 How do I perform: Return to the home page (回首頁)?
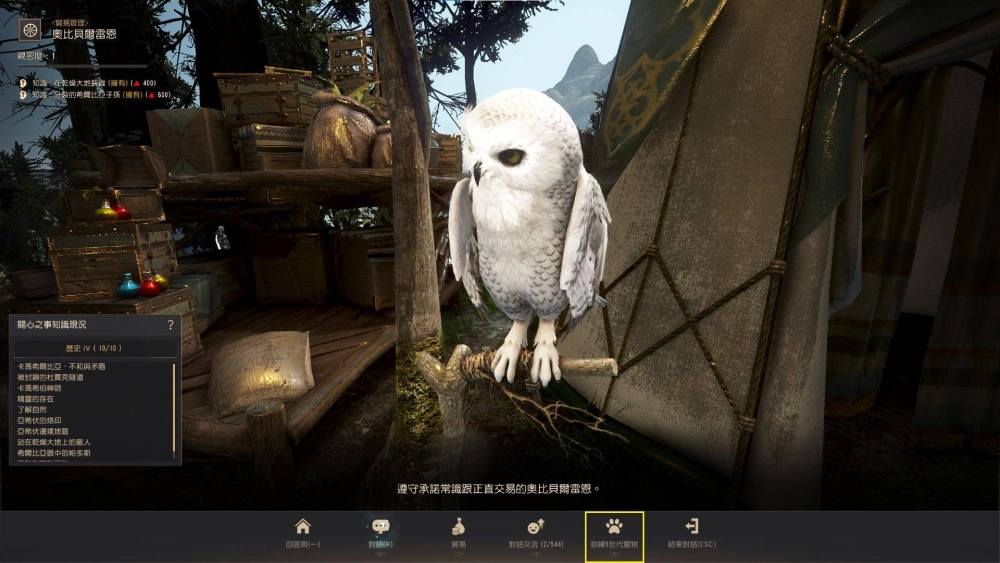302,533
